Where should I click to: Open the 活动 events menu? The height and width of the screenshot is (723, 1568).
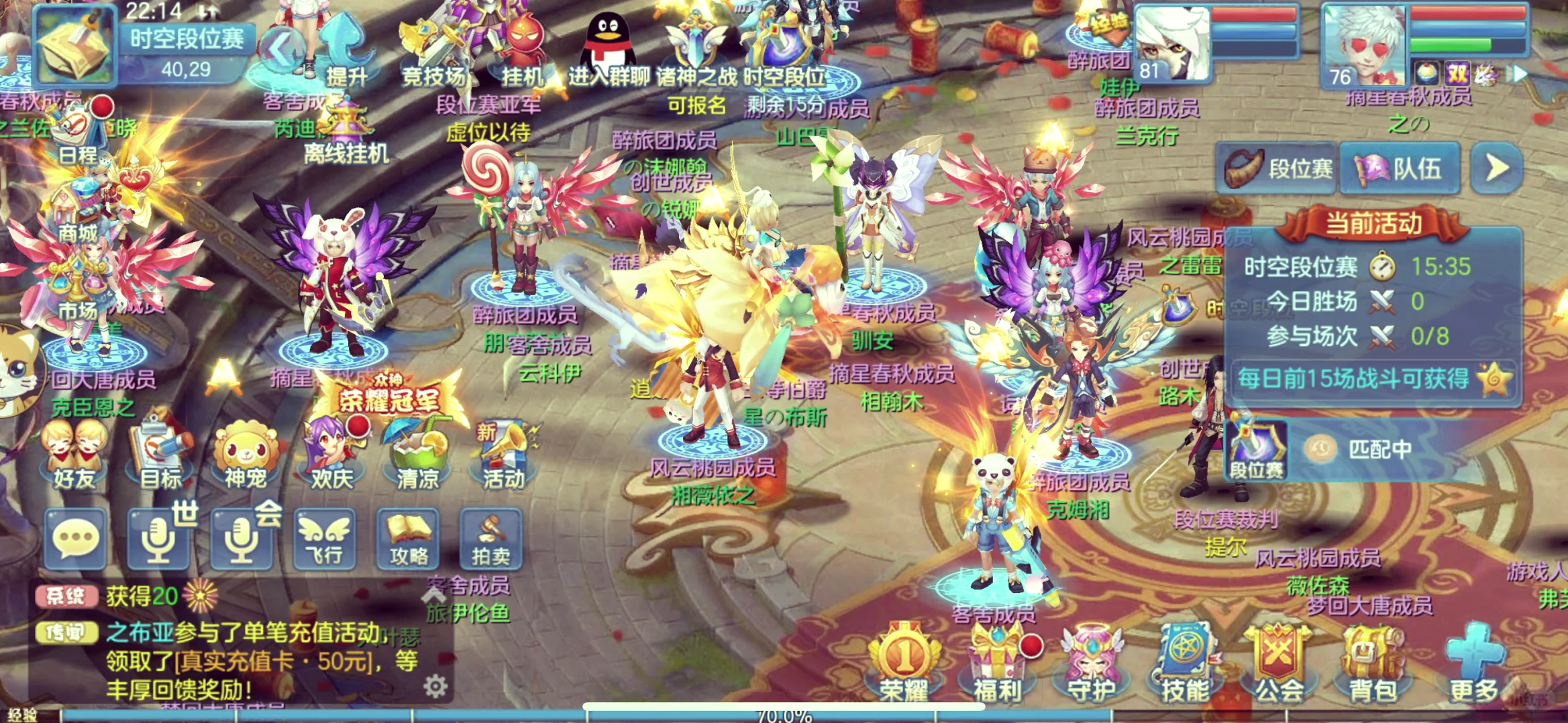[x=503, y=455]
